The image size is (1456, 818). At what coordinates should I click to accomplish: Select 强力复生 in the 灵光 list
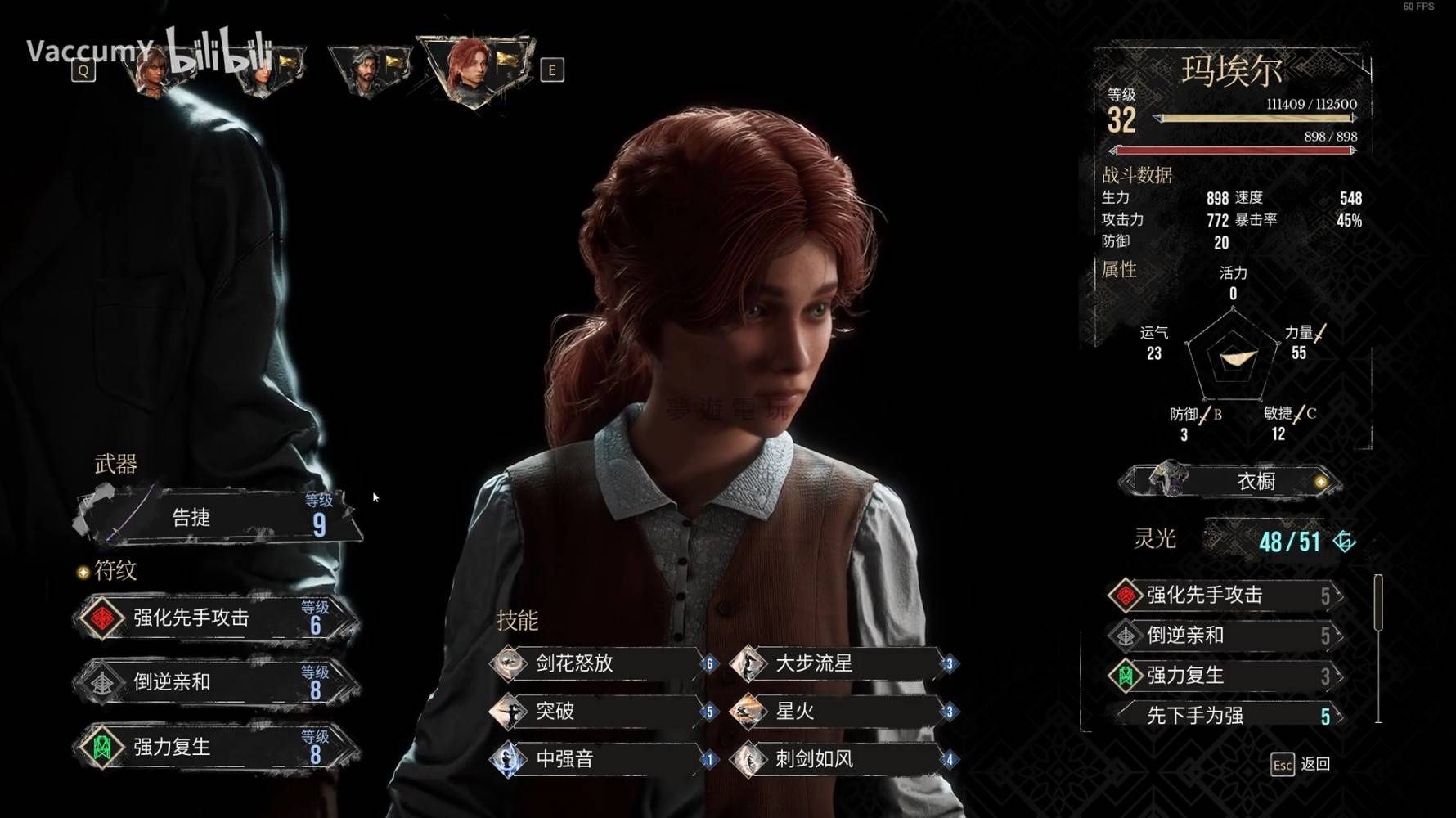pos(1225,676)
